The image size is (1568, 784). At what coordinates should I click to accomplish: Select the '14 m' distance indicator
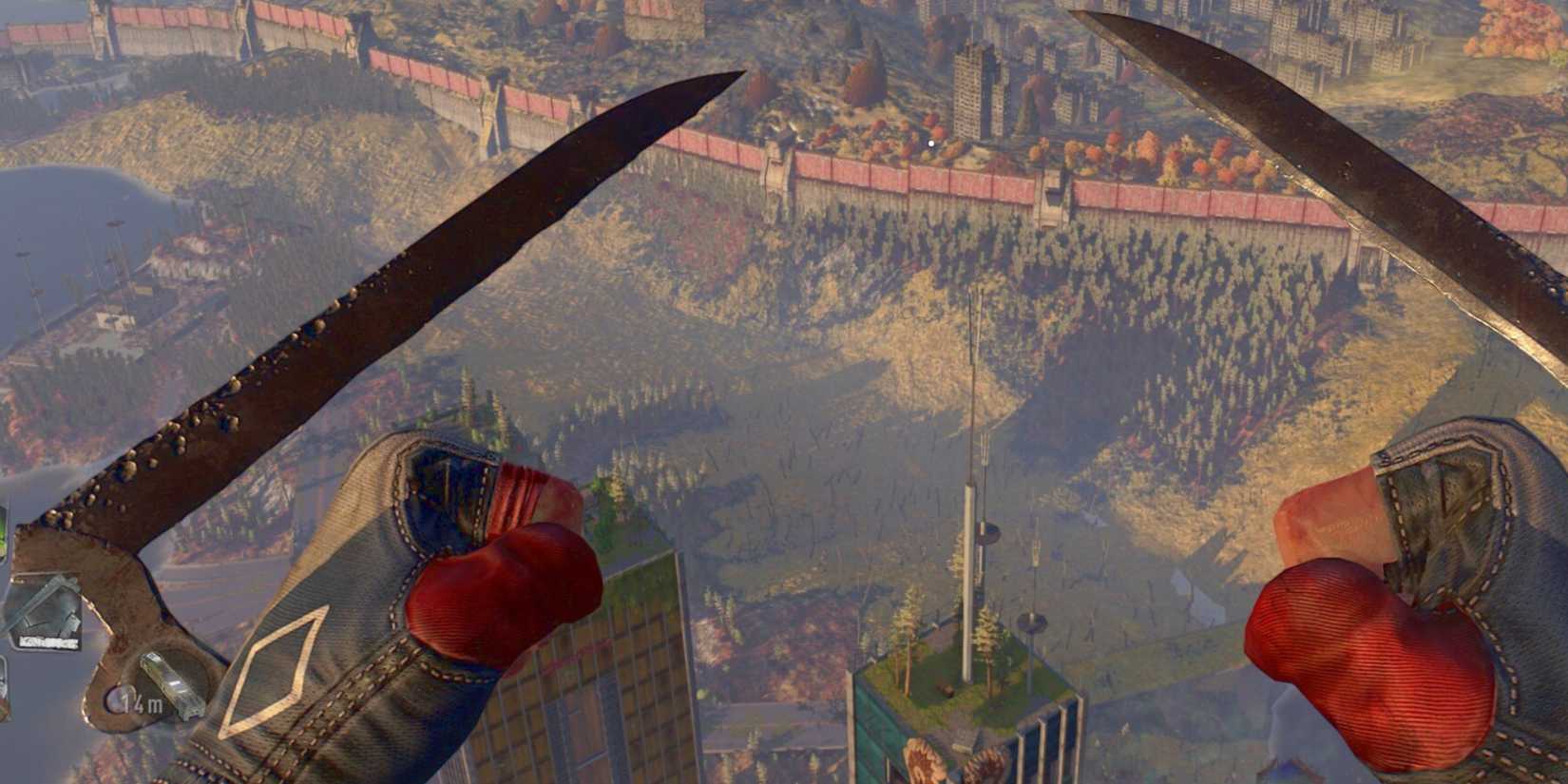(143, 705)
